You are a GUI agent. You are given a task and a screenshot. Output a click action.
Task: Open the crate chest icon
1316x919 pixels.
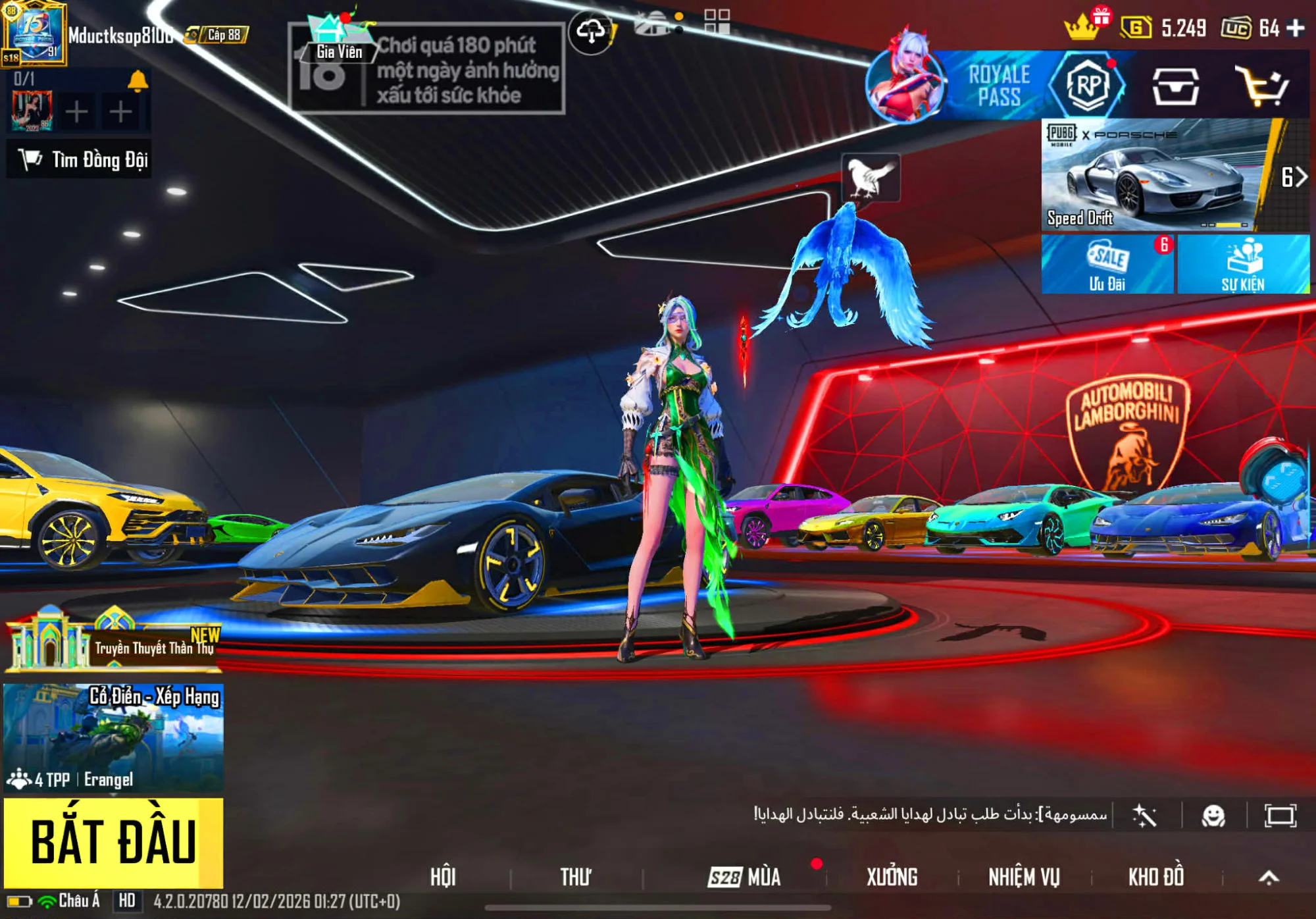click(x=1175, y=86)
